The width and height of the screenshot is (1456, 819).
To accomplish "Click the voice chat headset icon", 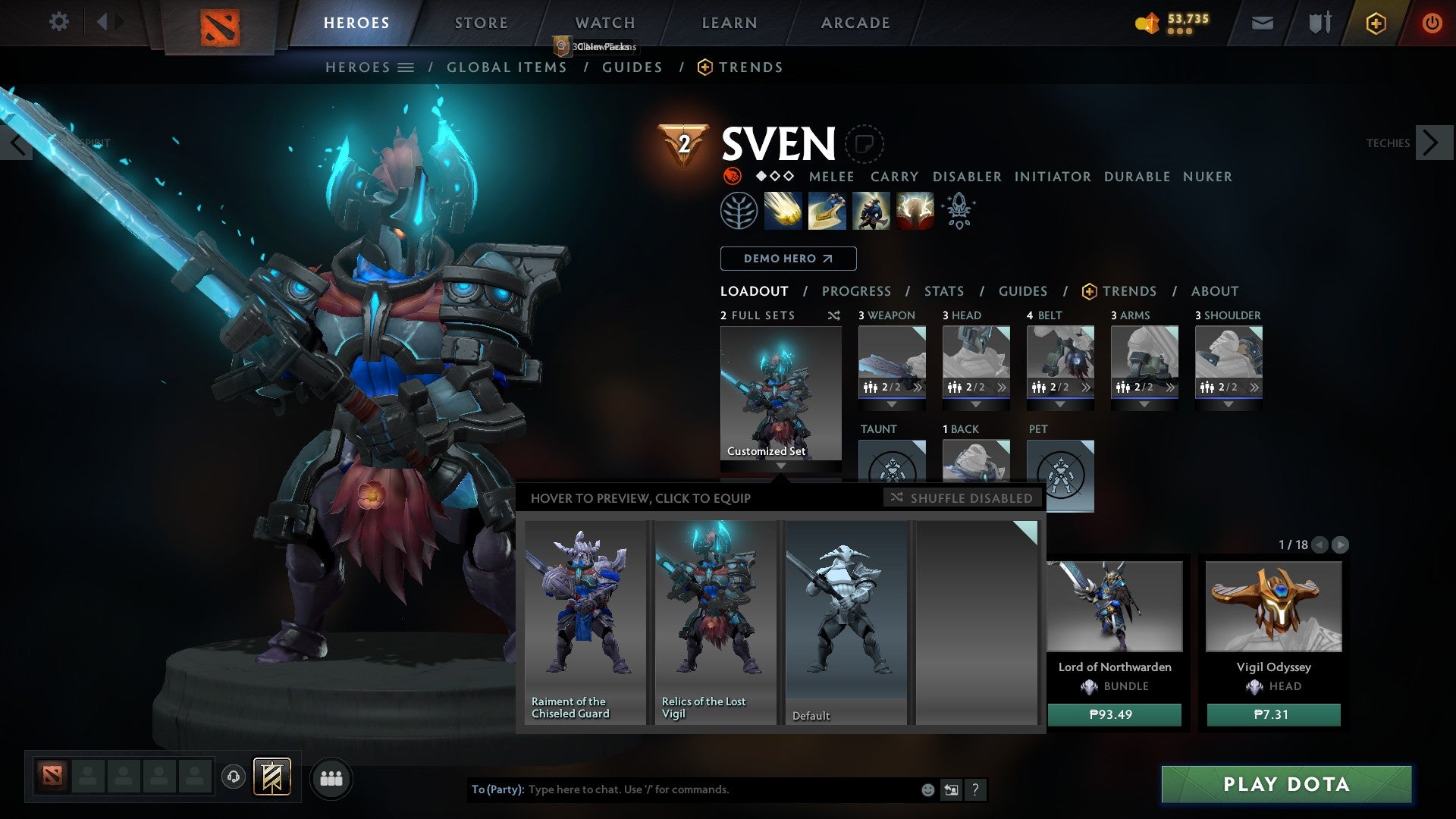I will [233, 778].
